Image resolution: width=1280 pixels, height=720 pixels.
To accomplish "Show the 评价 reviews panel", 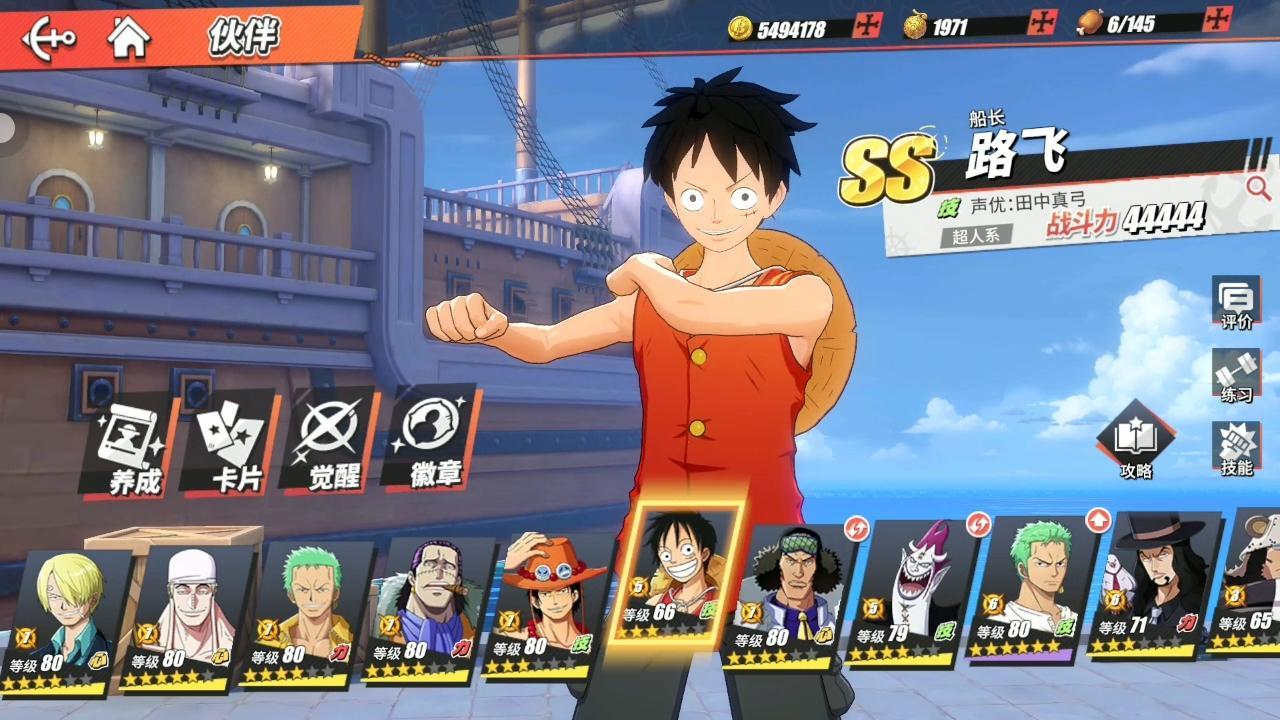I will [x=1236, y=304].
